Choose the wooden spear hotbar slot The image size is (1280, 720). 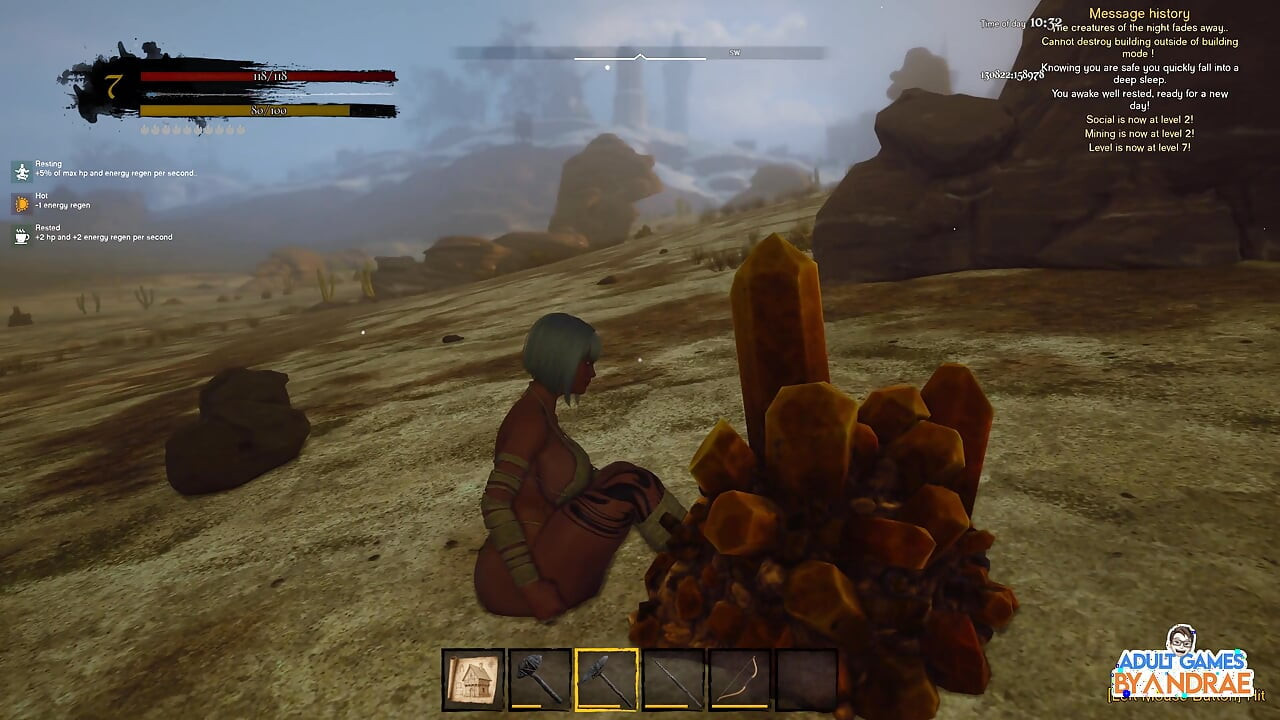[673, 680]
